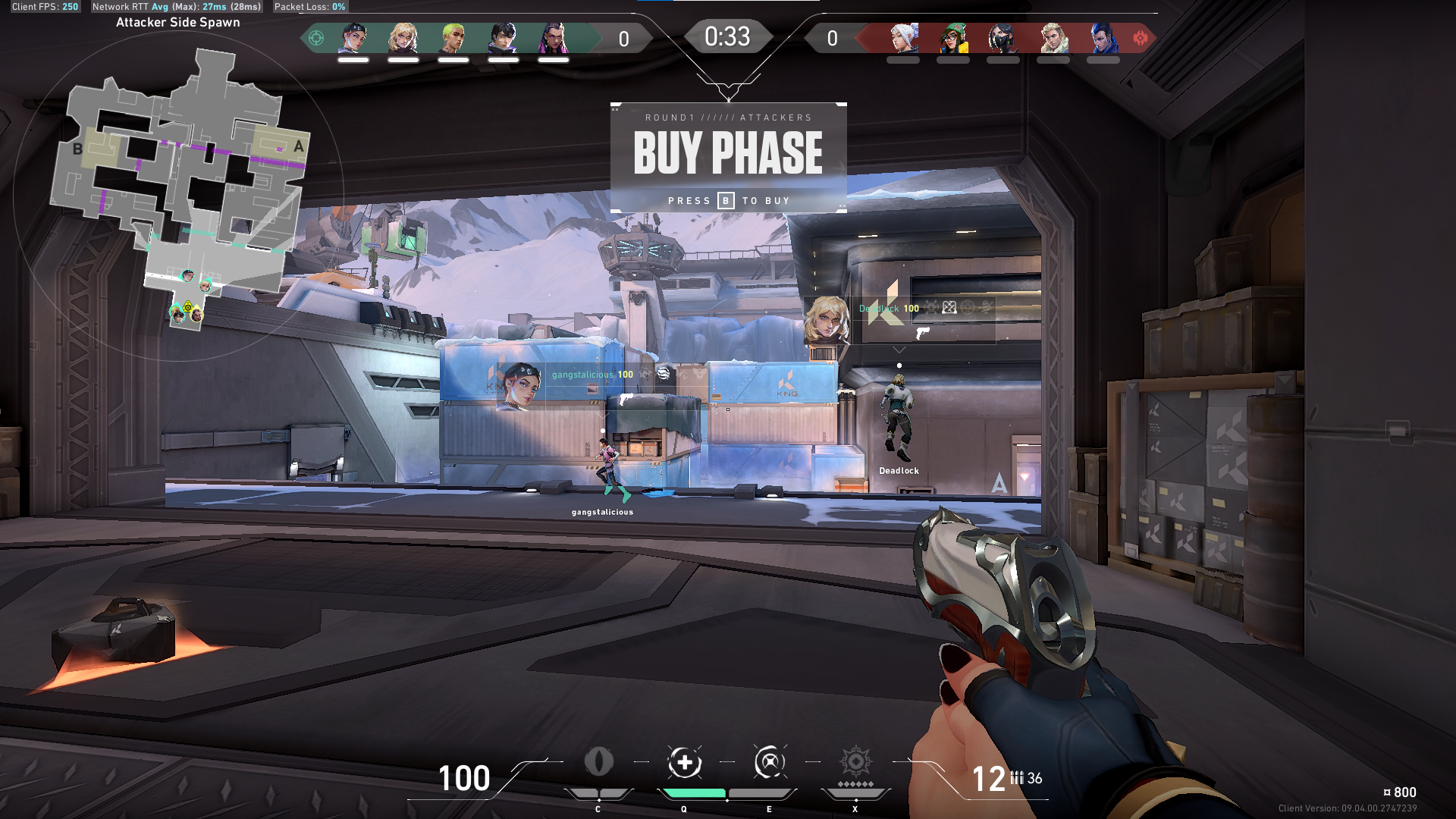Select the Empress ultimate ability icon
The width and height of the screenshot is (1456, 819).
tap(855, 762)
